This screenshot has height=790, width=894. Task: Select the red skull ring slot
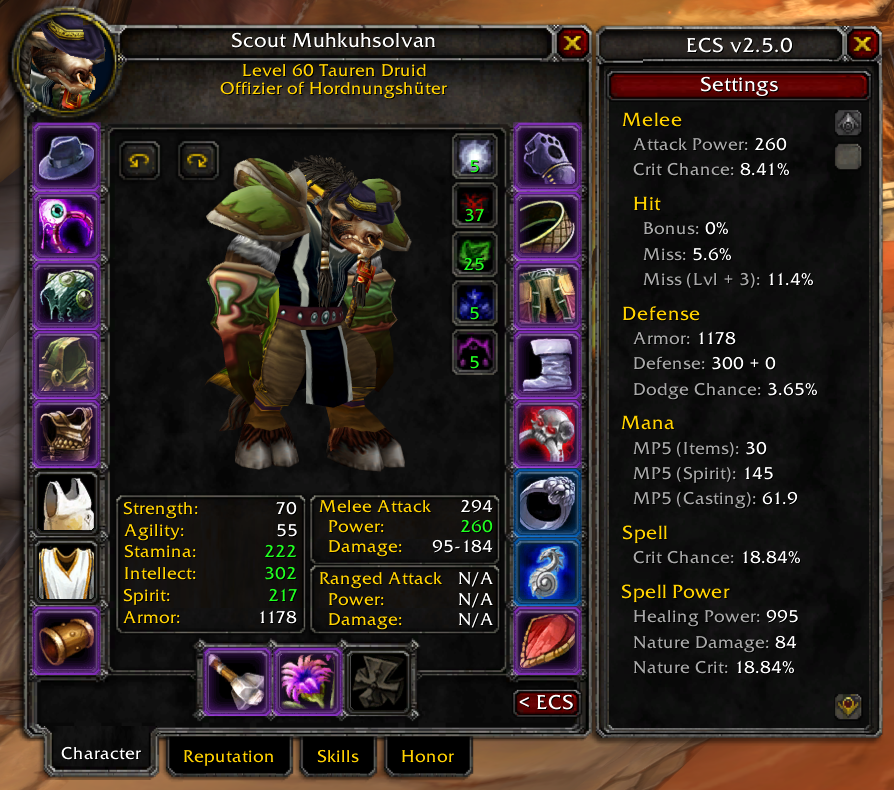pos(547,434)
